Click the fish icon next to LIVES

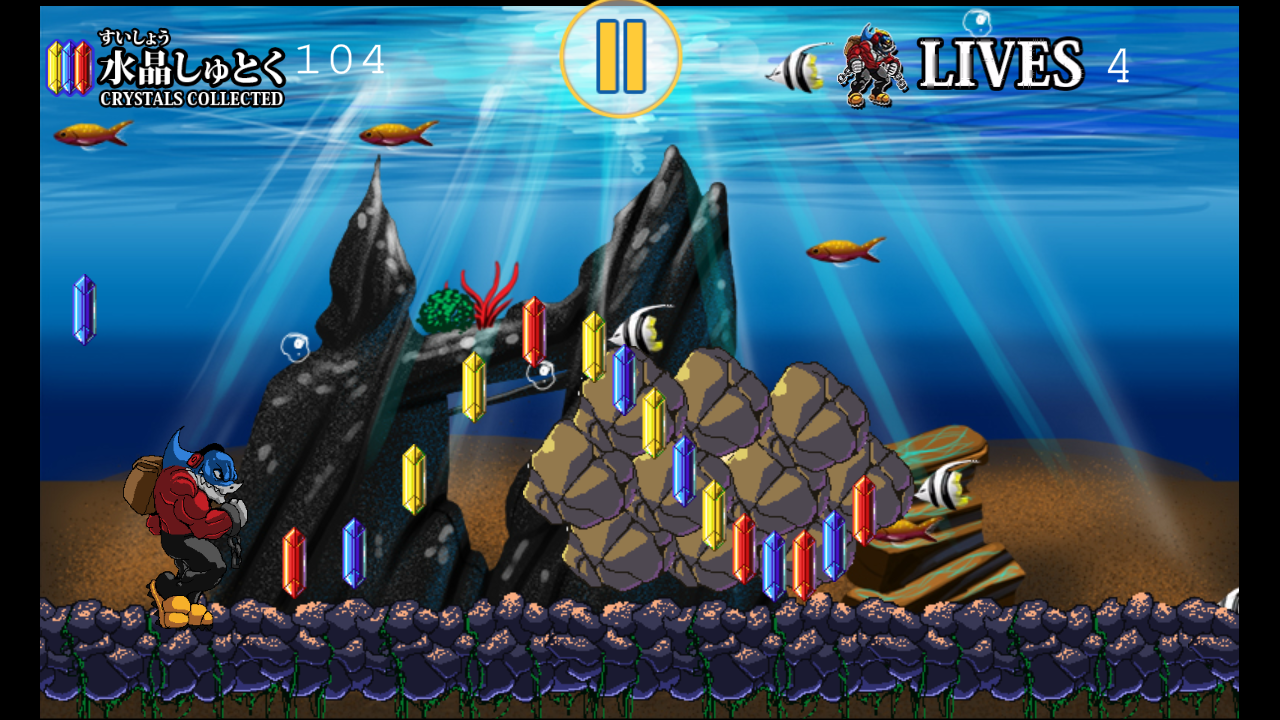797,68
